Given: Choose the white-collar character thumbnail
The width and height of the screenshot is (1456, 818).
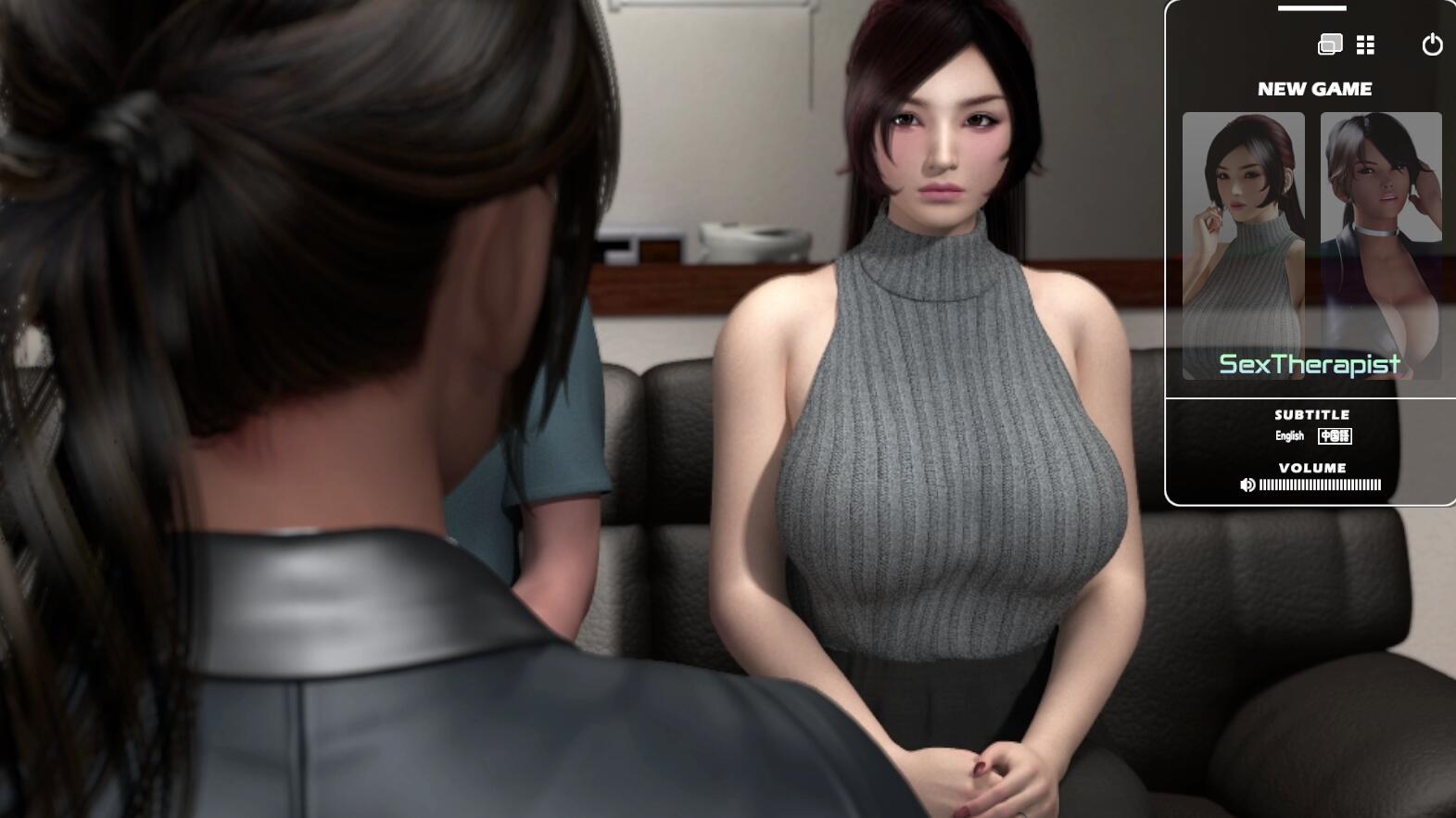Looking at the screenshot, I should [x=1381, y=245].
